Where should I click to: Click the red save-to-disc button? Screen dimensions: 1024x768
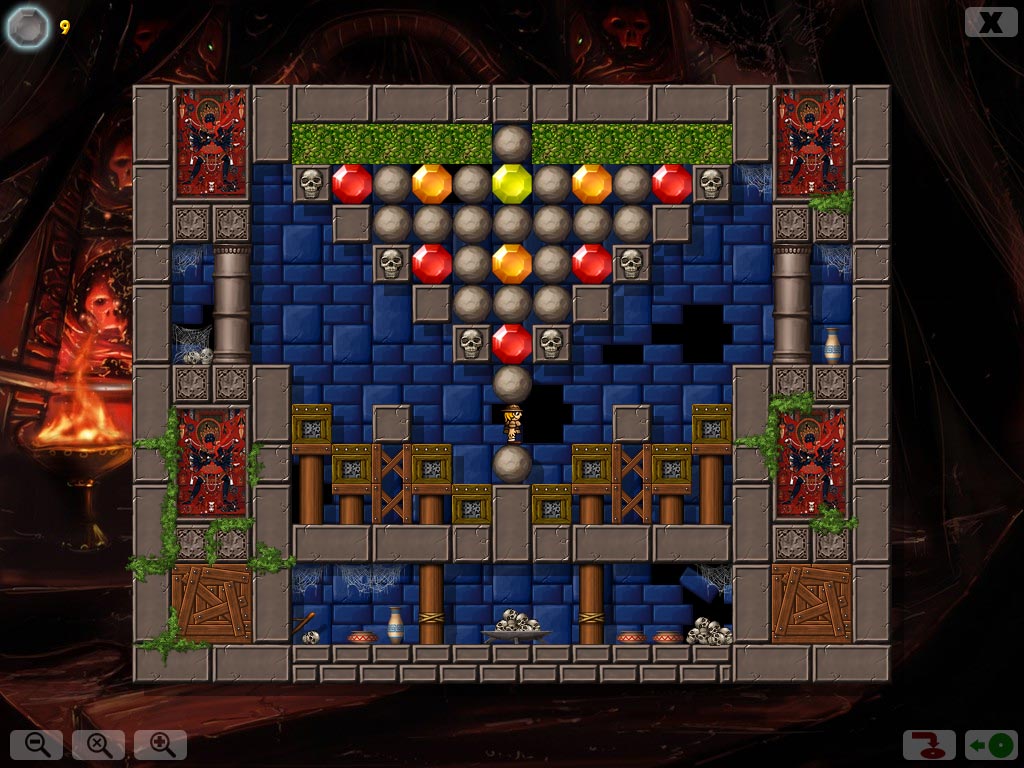pos(929,745)
